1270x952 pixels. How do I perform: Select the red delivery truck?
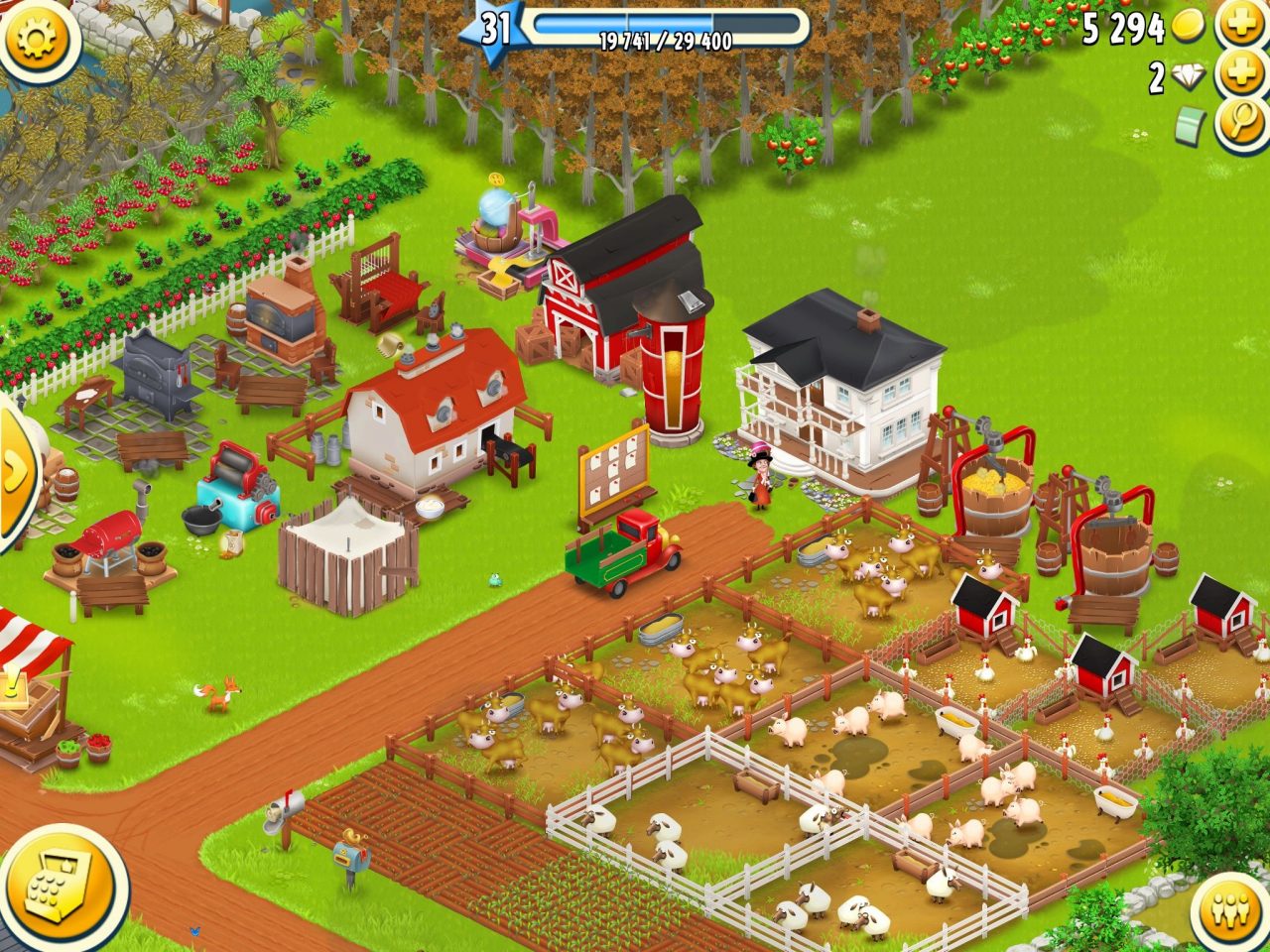click(x=625, y=550)
